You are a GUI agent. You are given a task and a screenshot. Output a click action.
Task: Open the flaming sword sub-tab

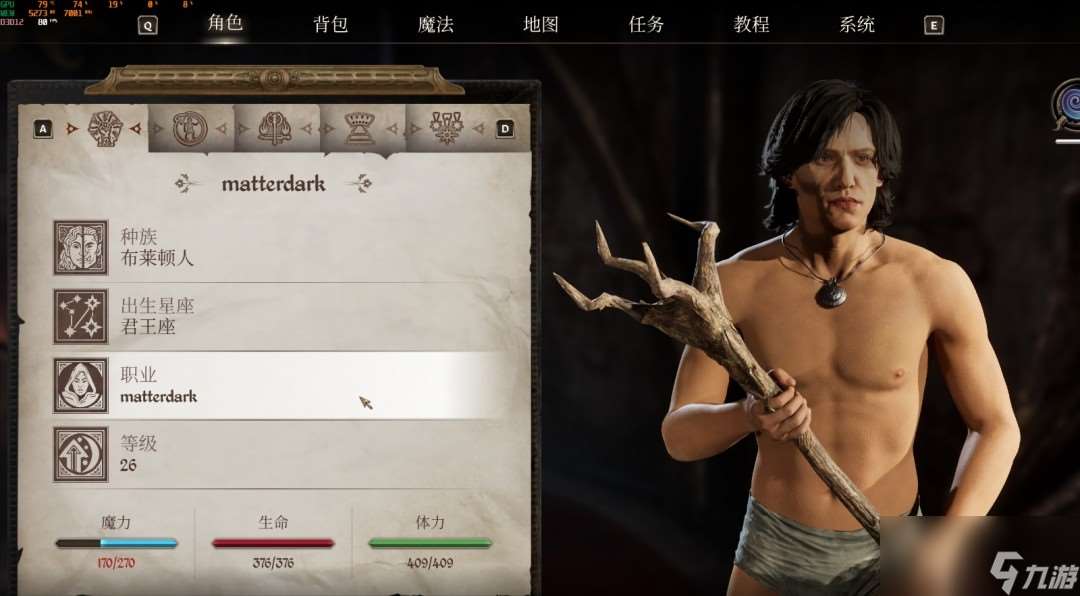pos(274,128)
